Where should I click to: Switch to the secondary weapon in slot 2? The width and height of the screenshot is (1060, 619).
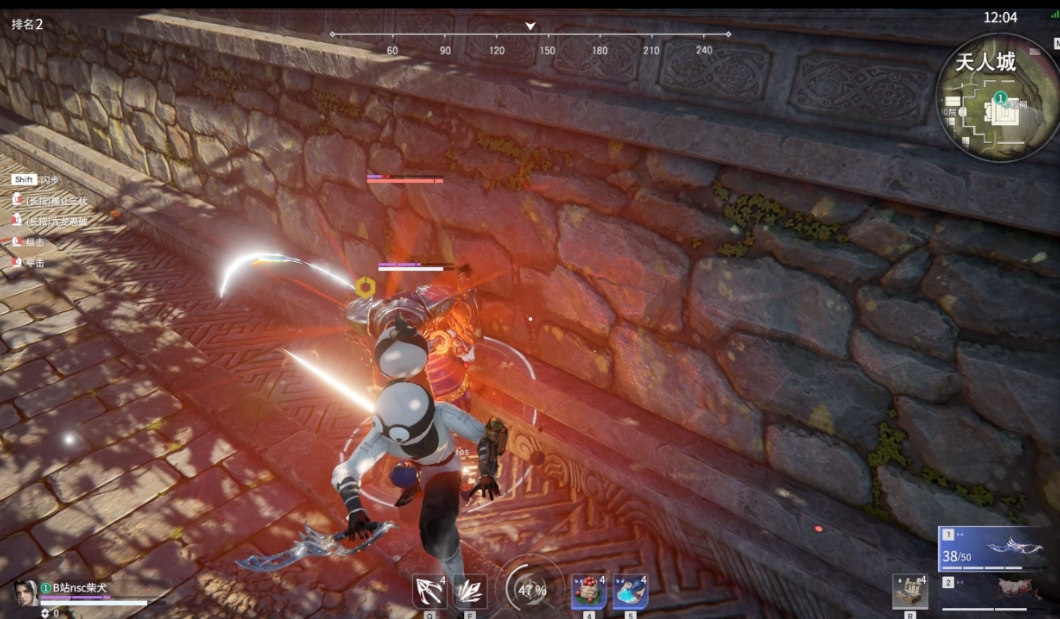pyautogui.click(x=992, y=590)
